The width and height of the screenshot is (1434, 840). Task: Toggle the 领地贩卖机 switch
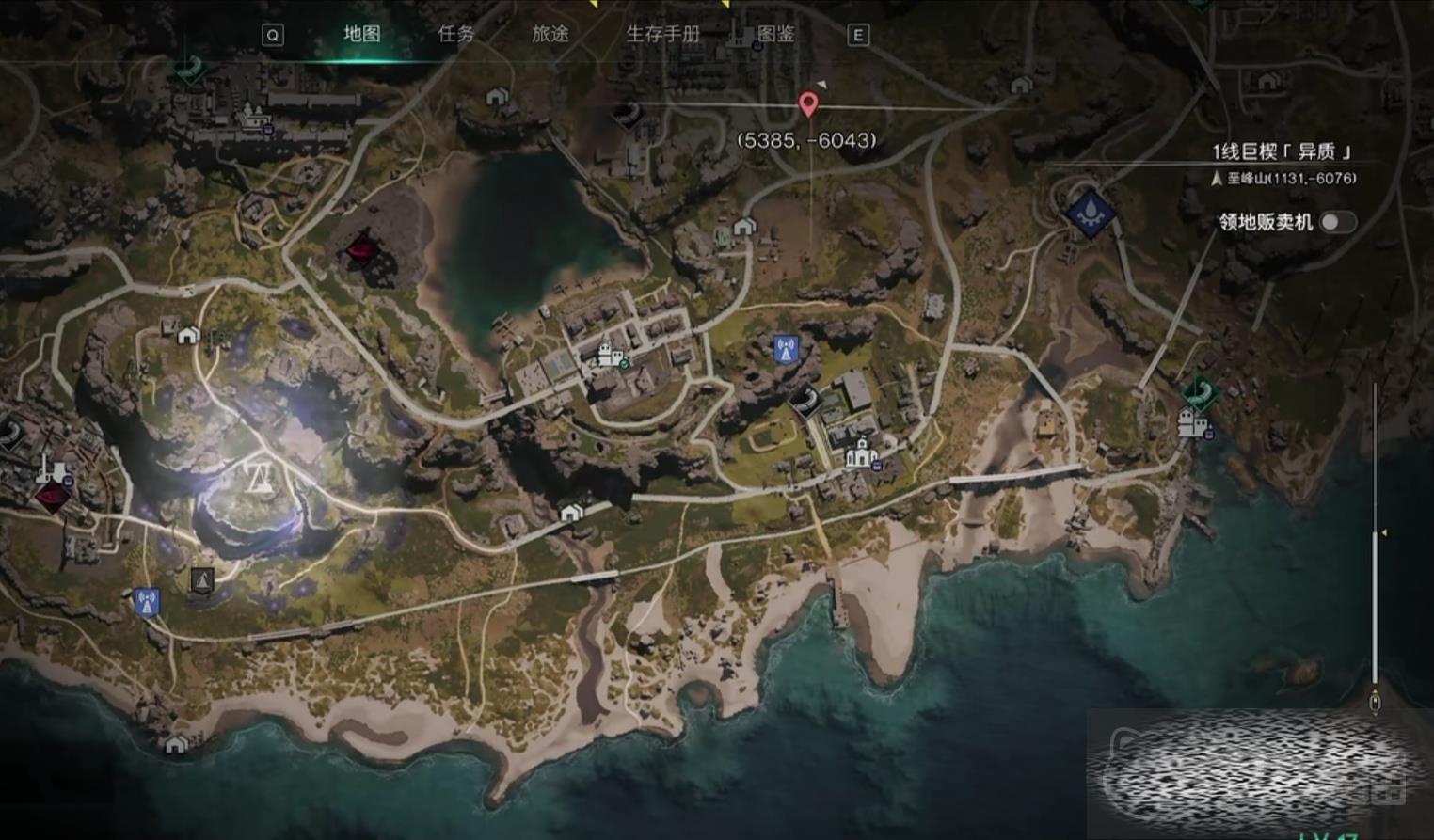click(x=1336, y=222)
